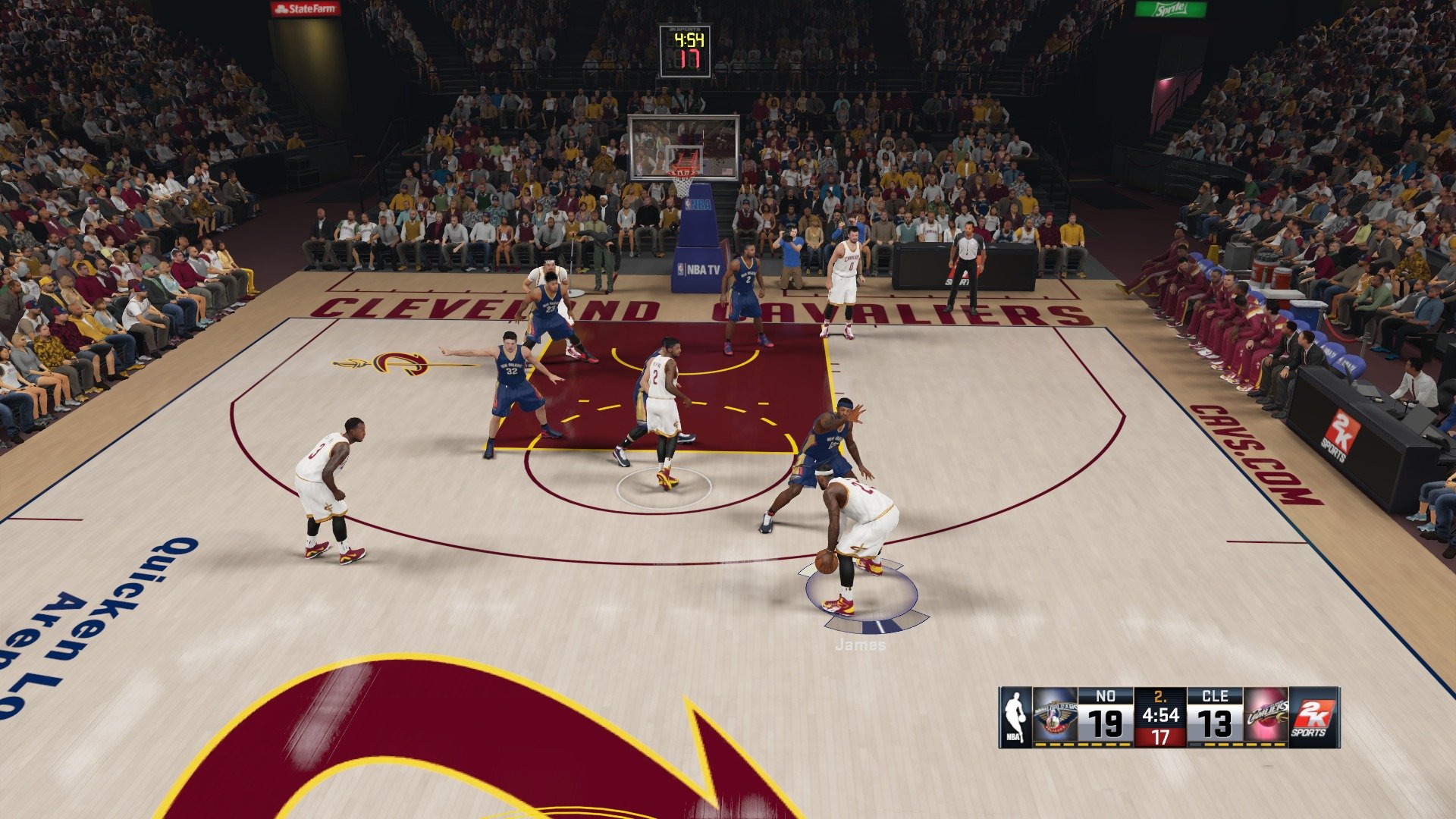Toggle the grayed Cavaliers timeout indicator

(1195, 745)
